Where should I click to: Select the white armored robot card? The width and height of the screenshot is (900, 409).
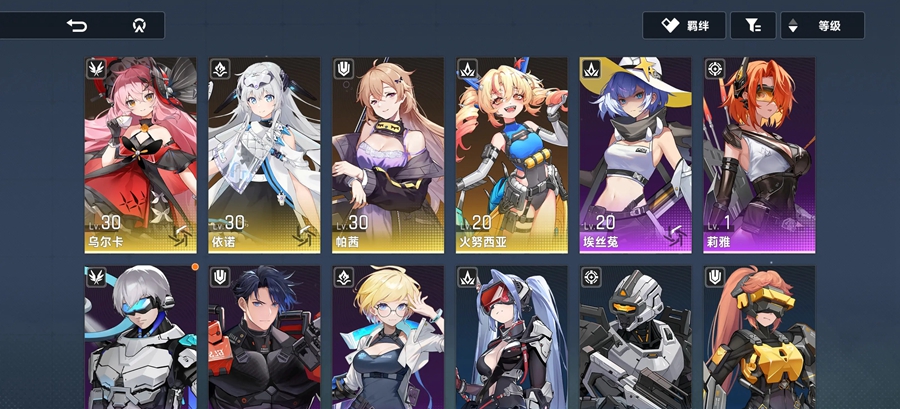coord(636,338)
